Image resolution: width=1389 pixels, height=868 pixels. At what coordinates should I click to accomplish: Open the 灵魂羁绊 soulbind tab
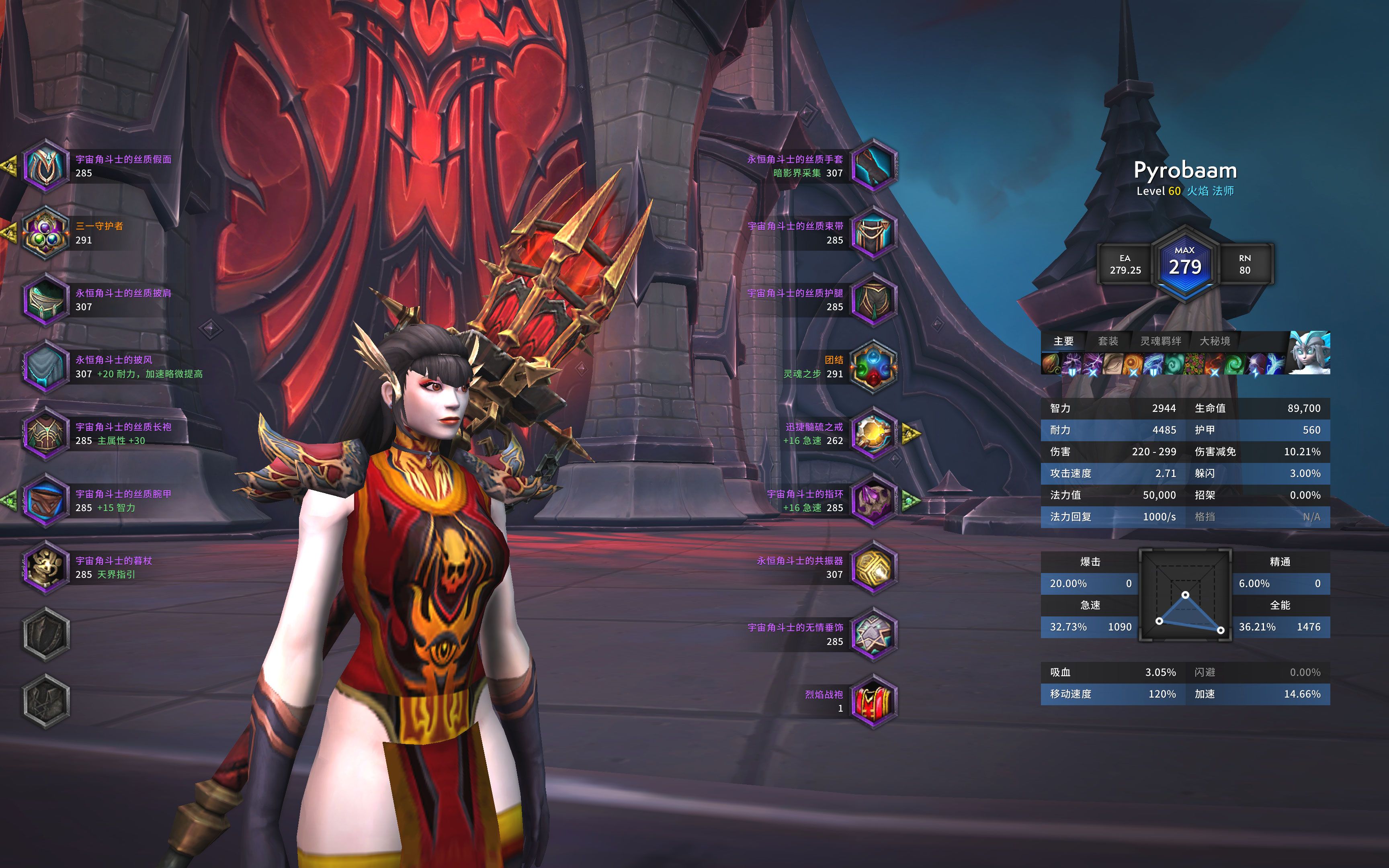pos(1161,341)
